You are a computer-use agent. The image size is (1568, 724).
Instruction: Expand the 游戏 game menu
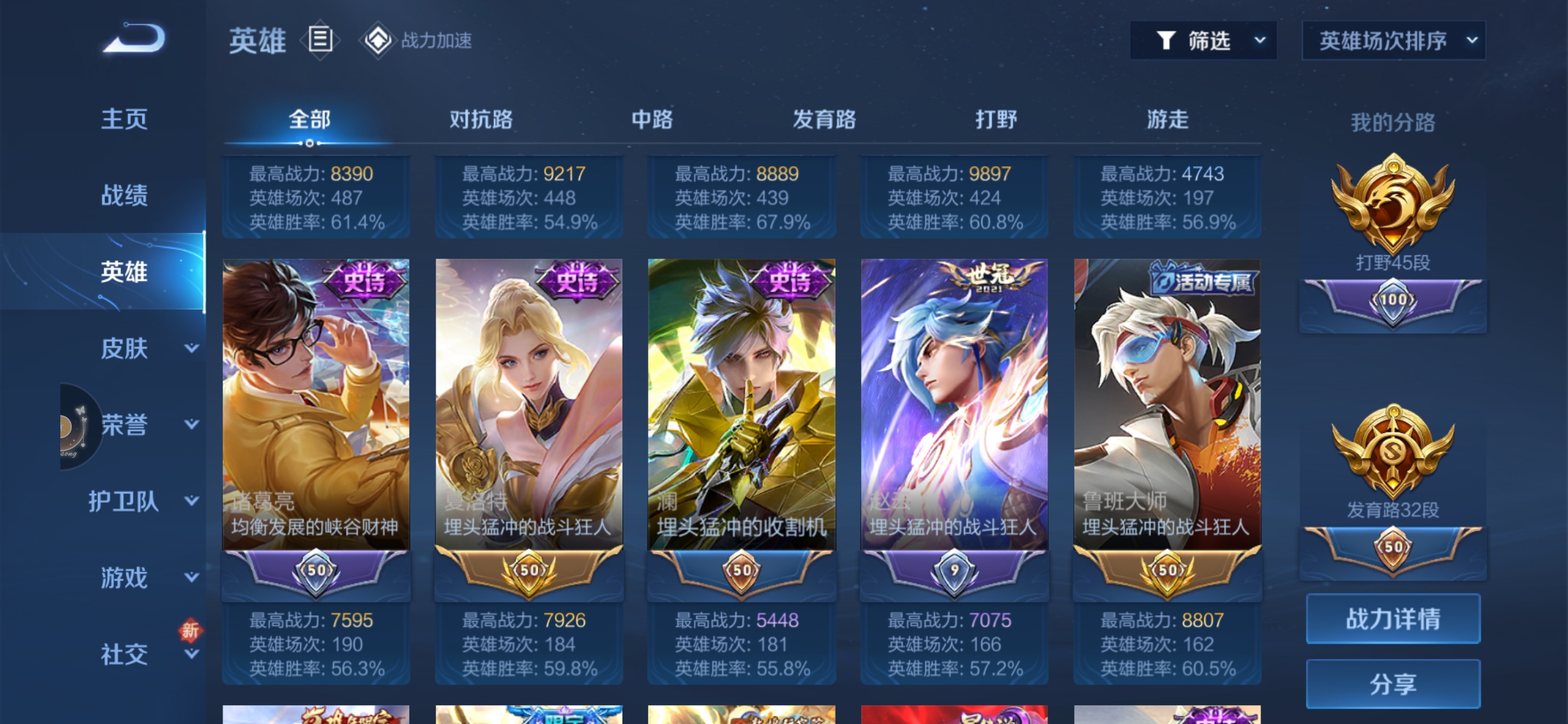coord(143,577)
